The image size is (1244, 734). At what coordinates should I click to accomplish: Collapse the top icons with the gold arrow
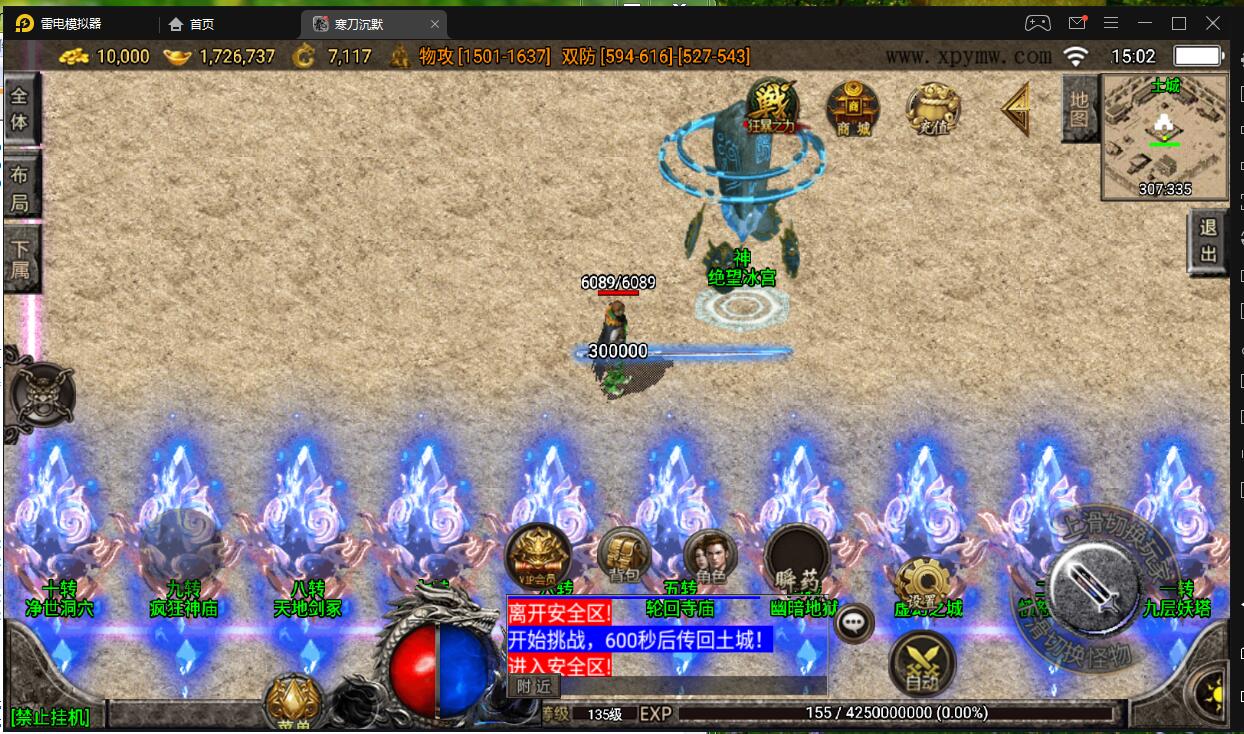pos(1015,108)
